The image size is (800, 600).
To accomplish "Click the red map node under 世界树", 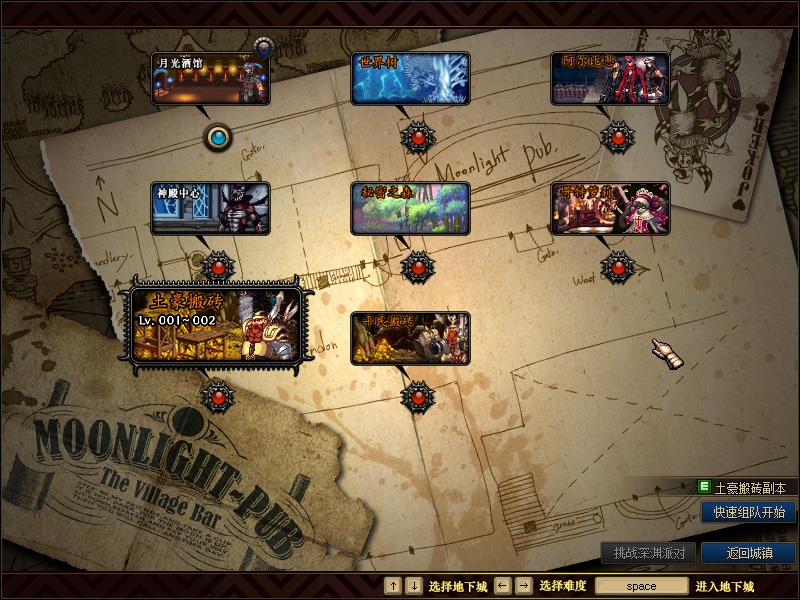I will point(418,137).
